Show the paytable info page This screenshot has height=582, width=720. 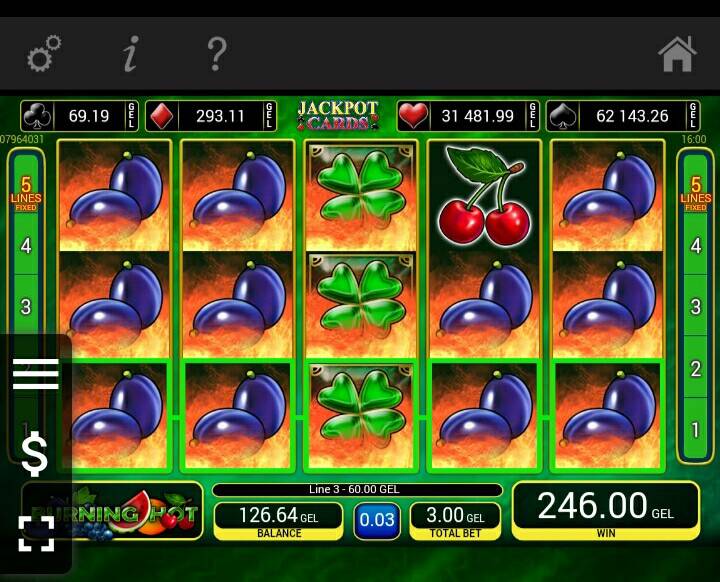[130, 54]
